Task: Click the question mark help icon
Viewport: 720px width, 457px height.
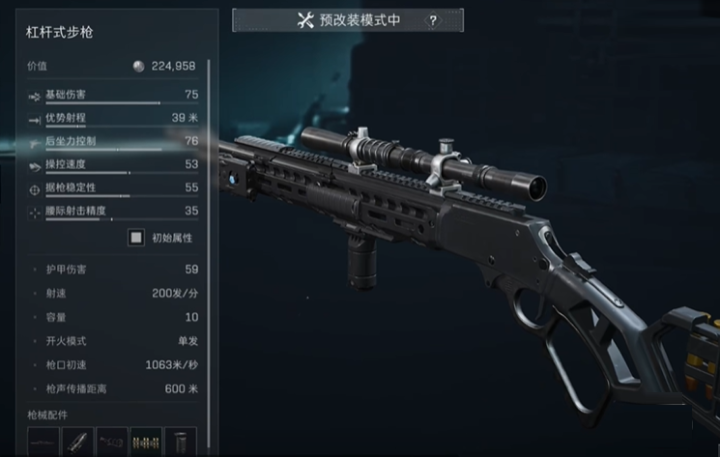Action: [432, 20]
